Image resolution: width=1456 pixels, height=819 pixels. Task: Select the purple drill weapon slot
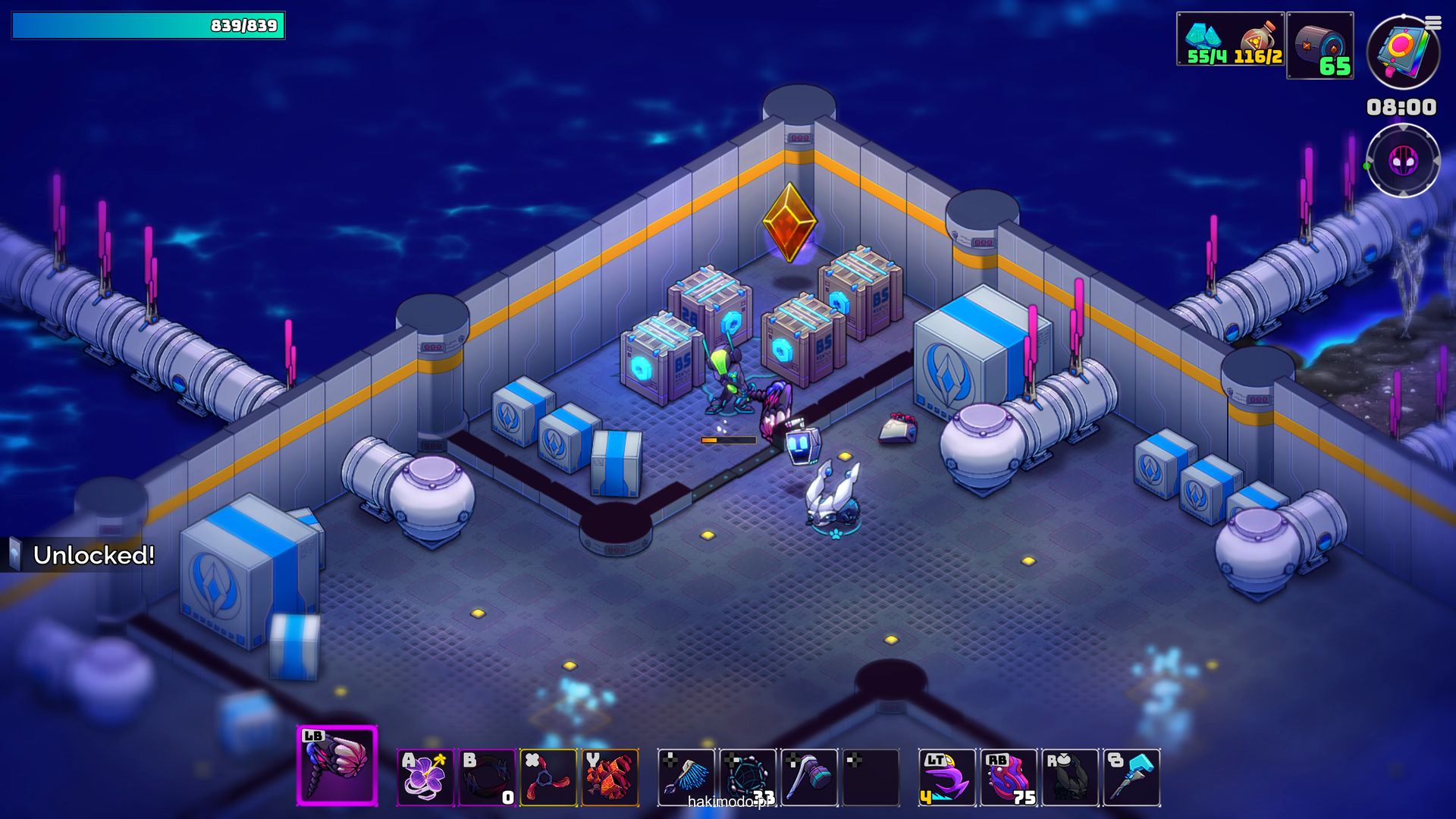(x=337, y=766)
